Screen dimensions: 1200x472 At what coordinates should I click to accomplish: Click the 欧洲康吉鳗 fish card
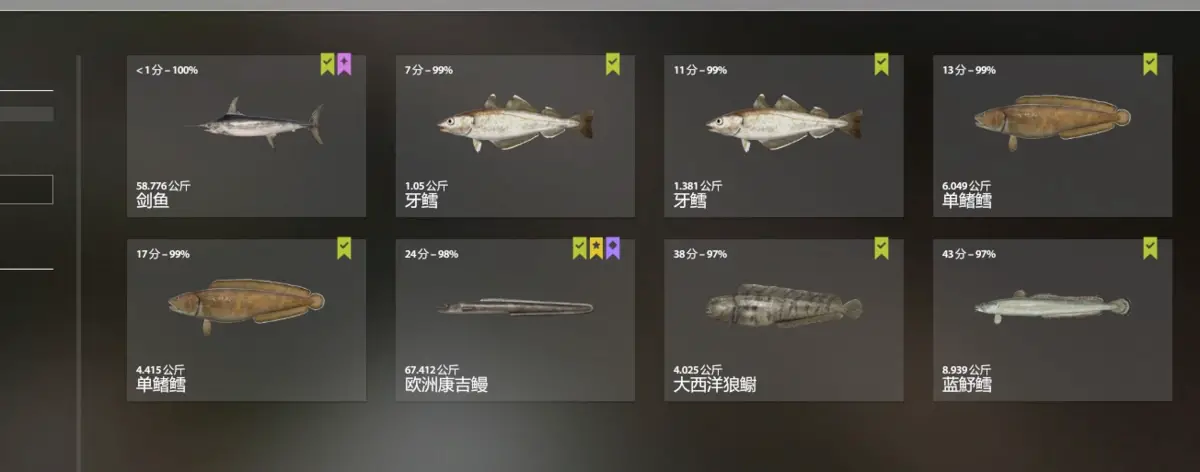click(x=515, y=320)
